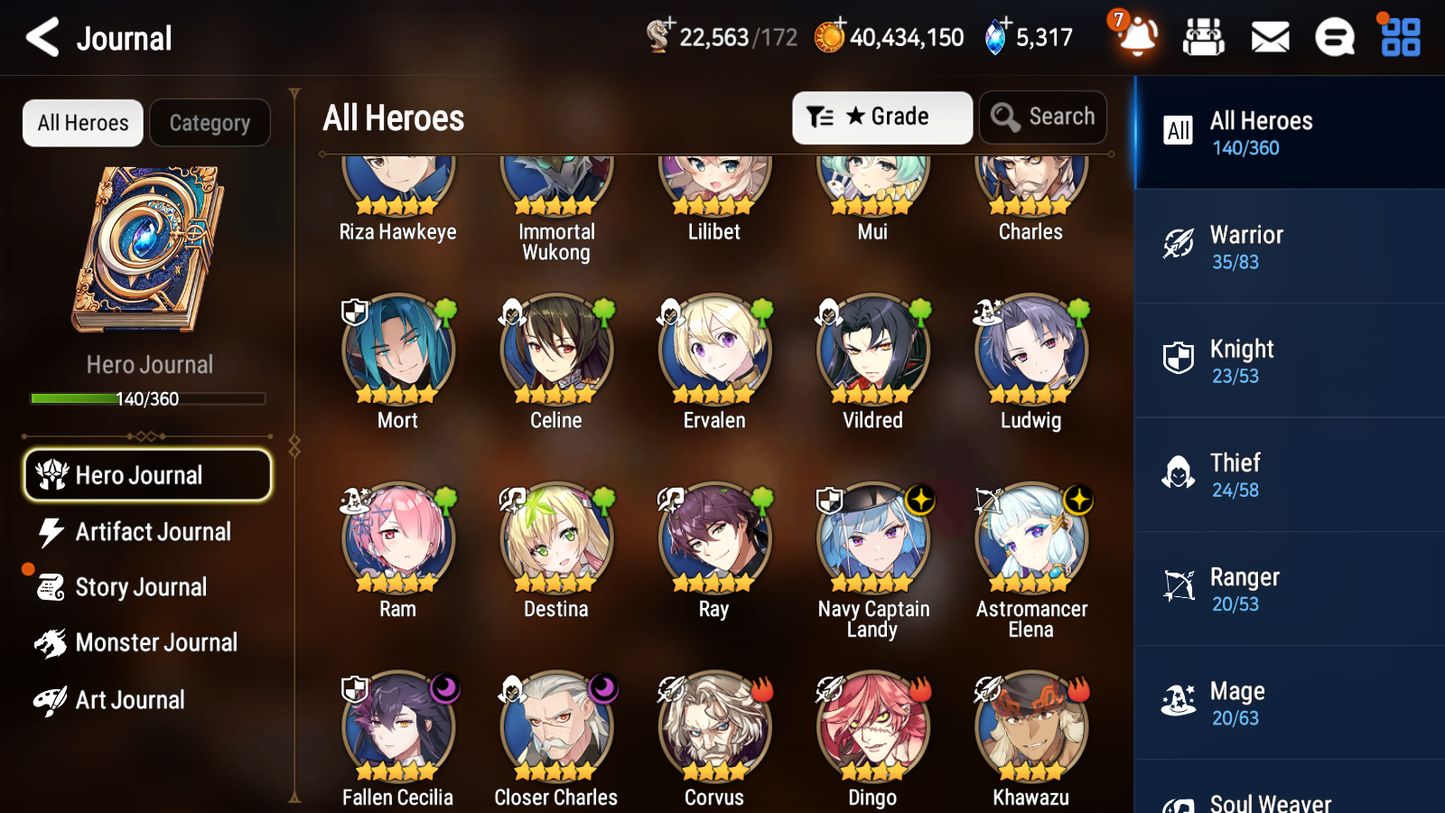Open the Grade filter dropdown
This screenshot has width=1445, height=813.
[x=882, y=117]
